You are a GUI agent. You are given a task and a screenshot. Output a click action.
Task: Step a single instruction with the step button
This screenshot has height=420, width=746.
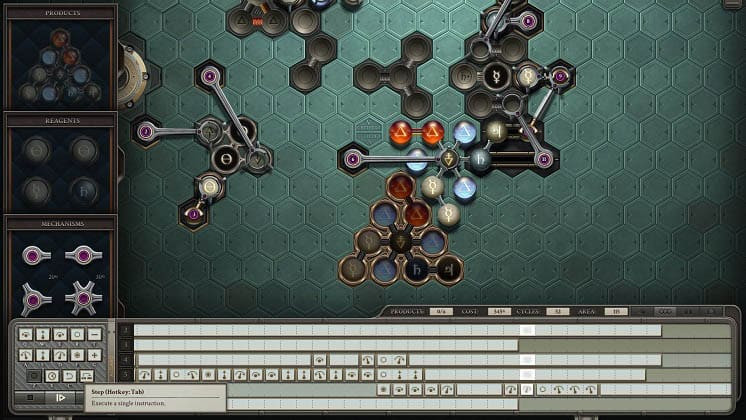[x=59, y=397]
